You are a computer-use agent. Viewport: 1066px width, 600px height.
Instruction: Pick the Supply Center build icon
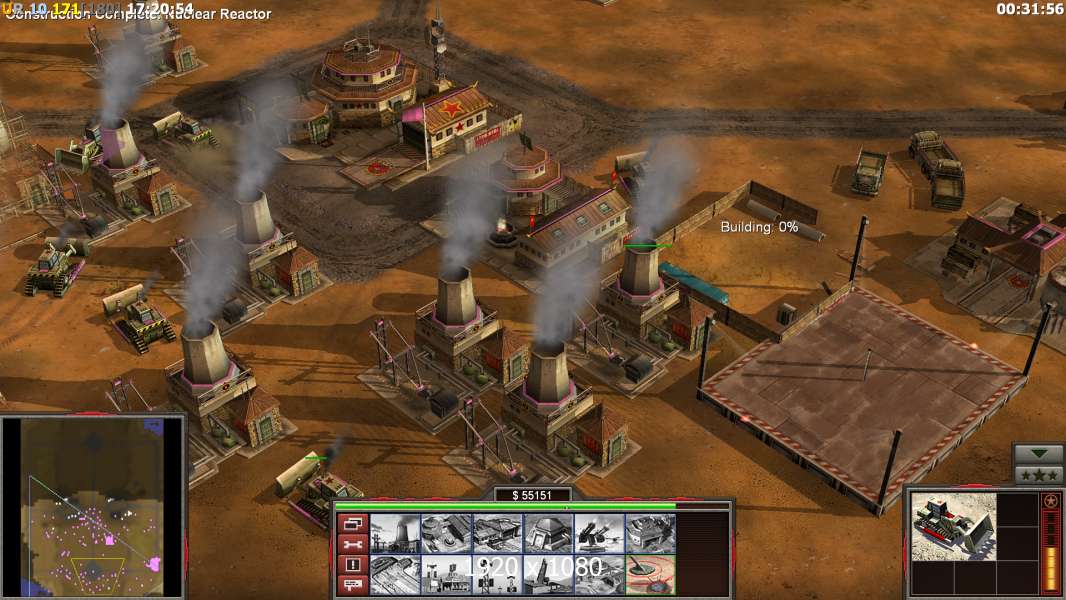pyautogui.click(x=497, y=534)
